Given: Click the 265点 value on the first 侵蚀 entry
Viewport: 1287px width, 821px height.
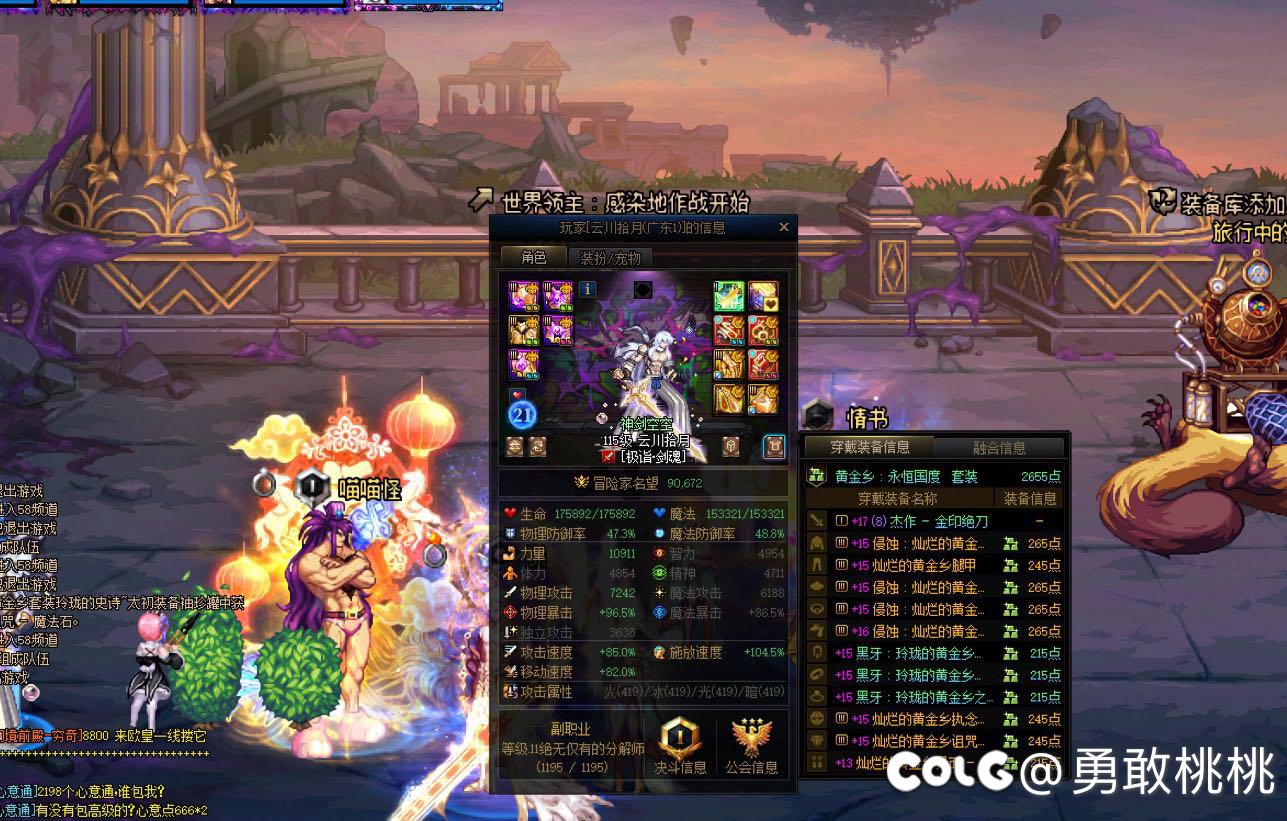Looking at the screenshot, I should tap(1045, 543).
